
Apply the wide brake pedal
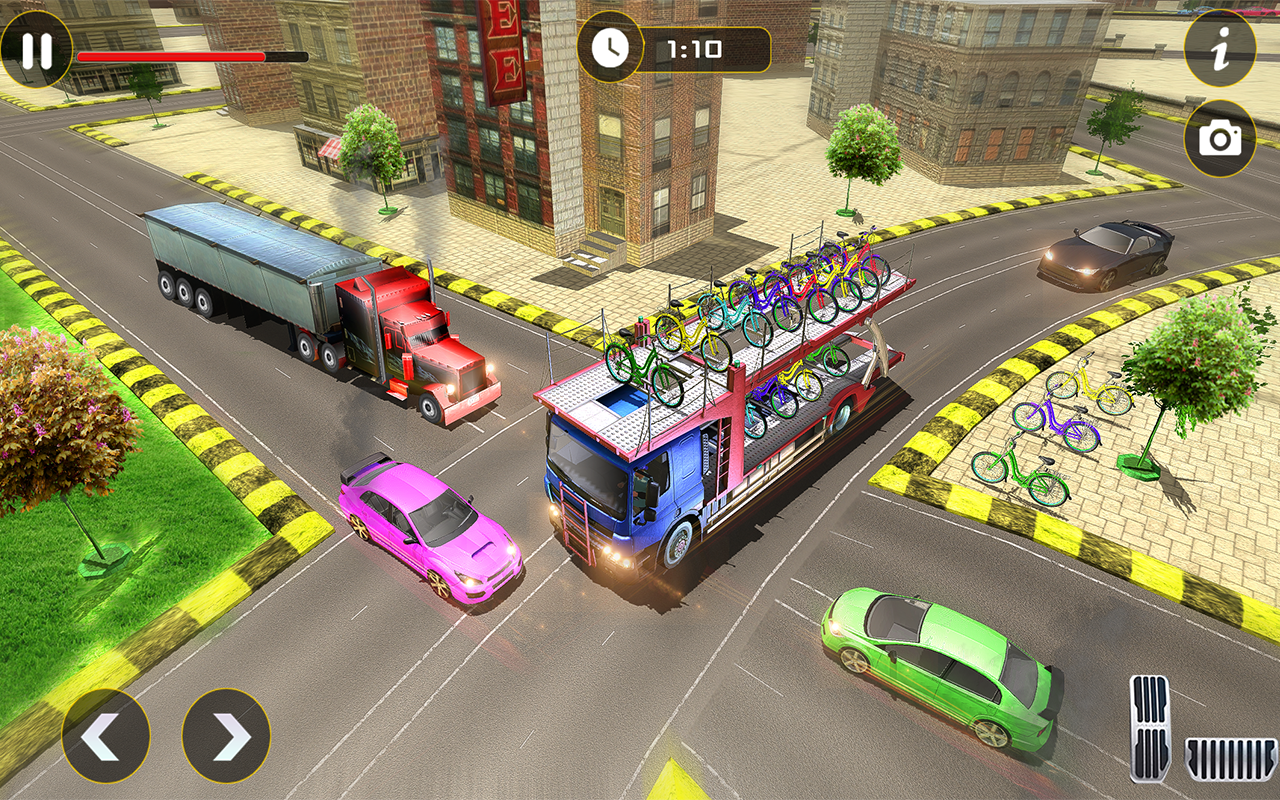(x=1231, y=759)
